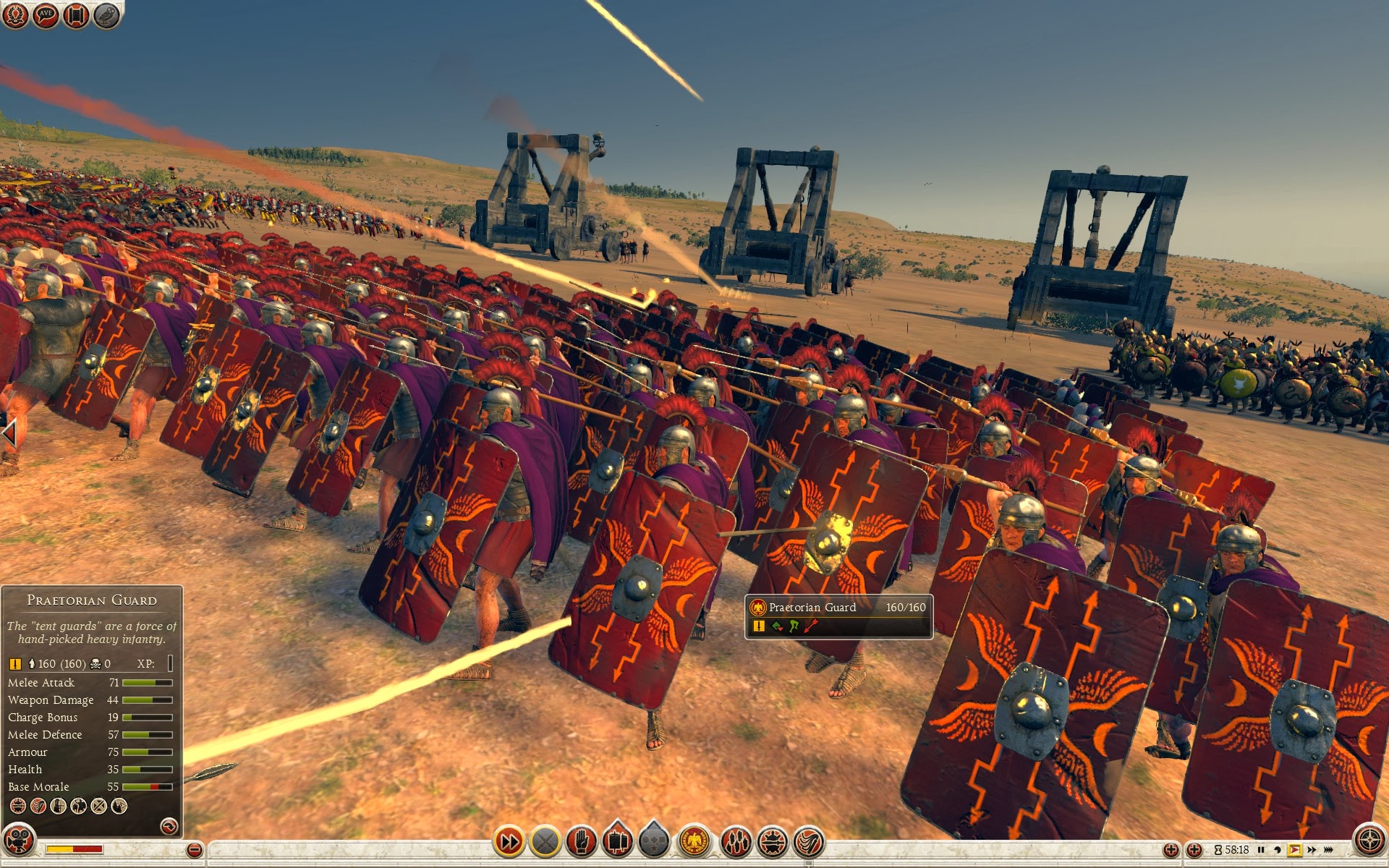
Task: Click the golden eagle faction emblem
Action: tap(694, 841)
